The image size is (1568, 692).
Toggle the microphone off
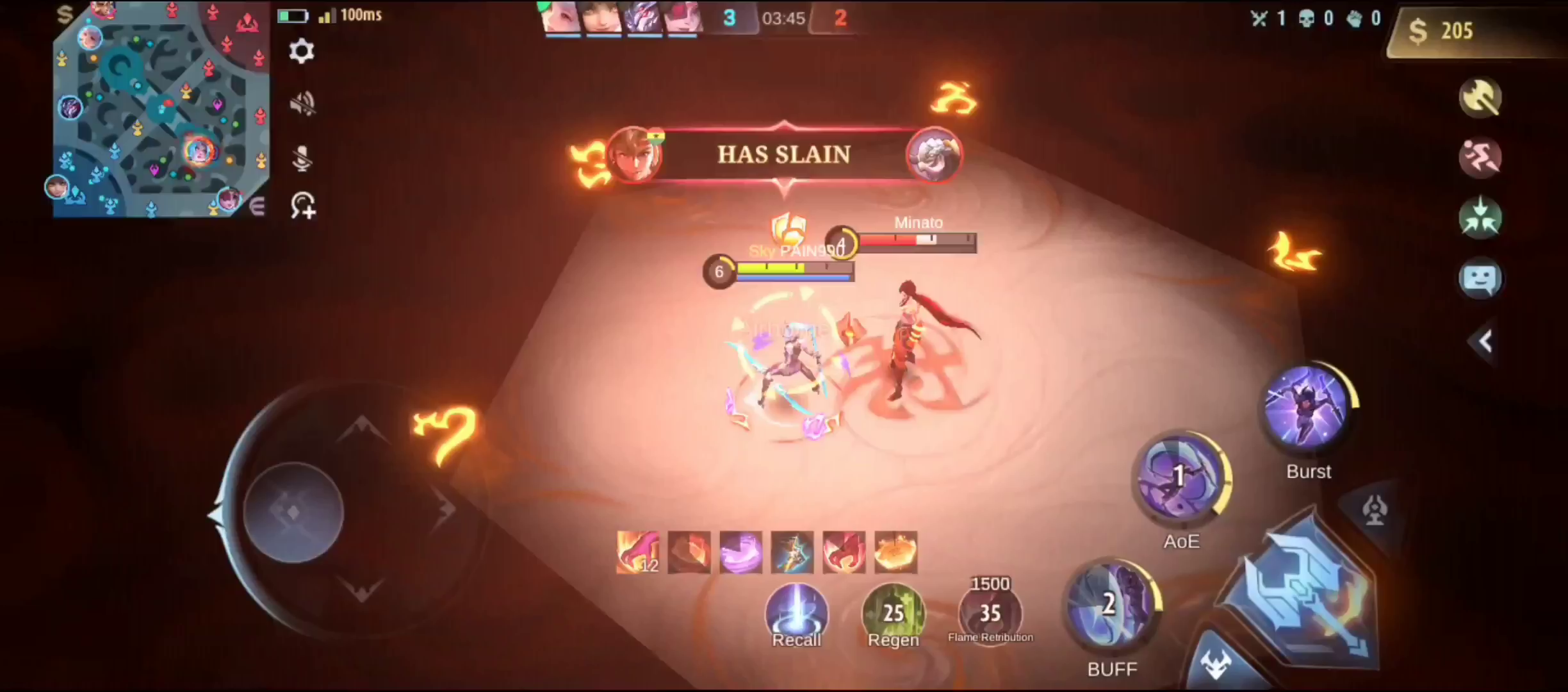click(x=301, y=157)
